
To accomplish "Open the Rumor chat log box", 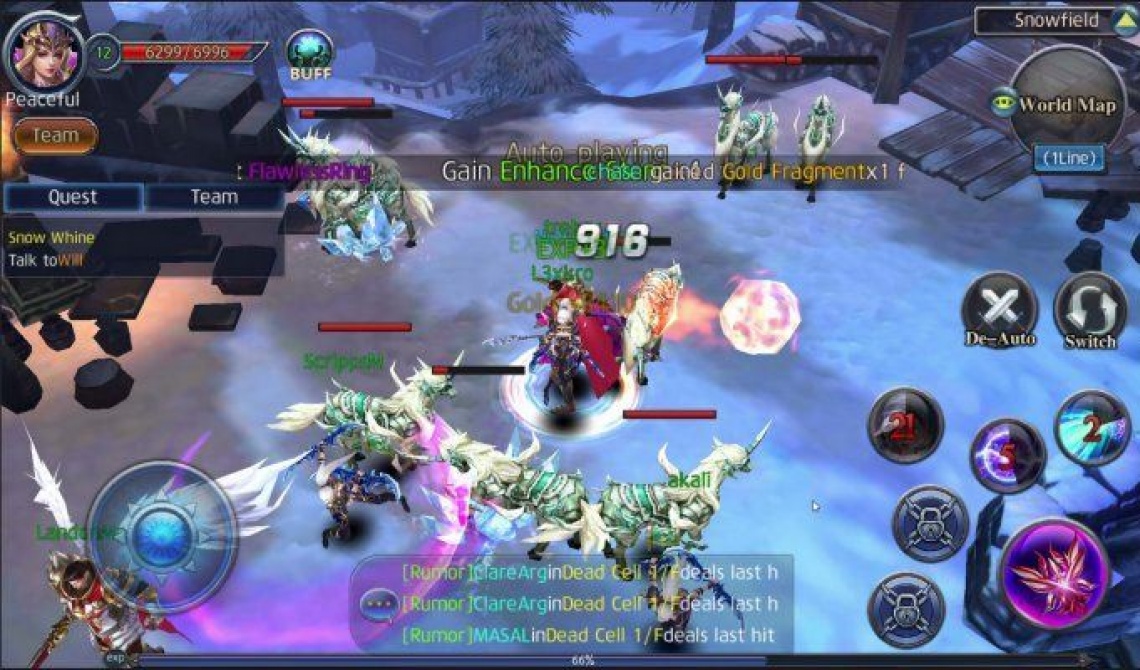I will [590, 604].
